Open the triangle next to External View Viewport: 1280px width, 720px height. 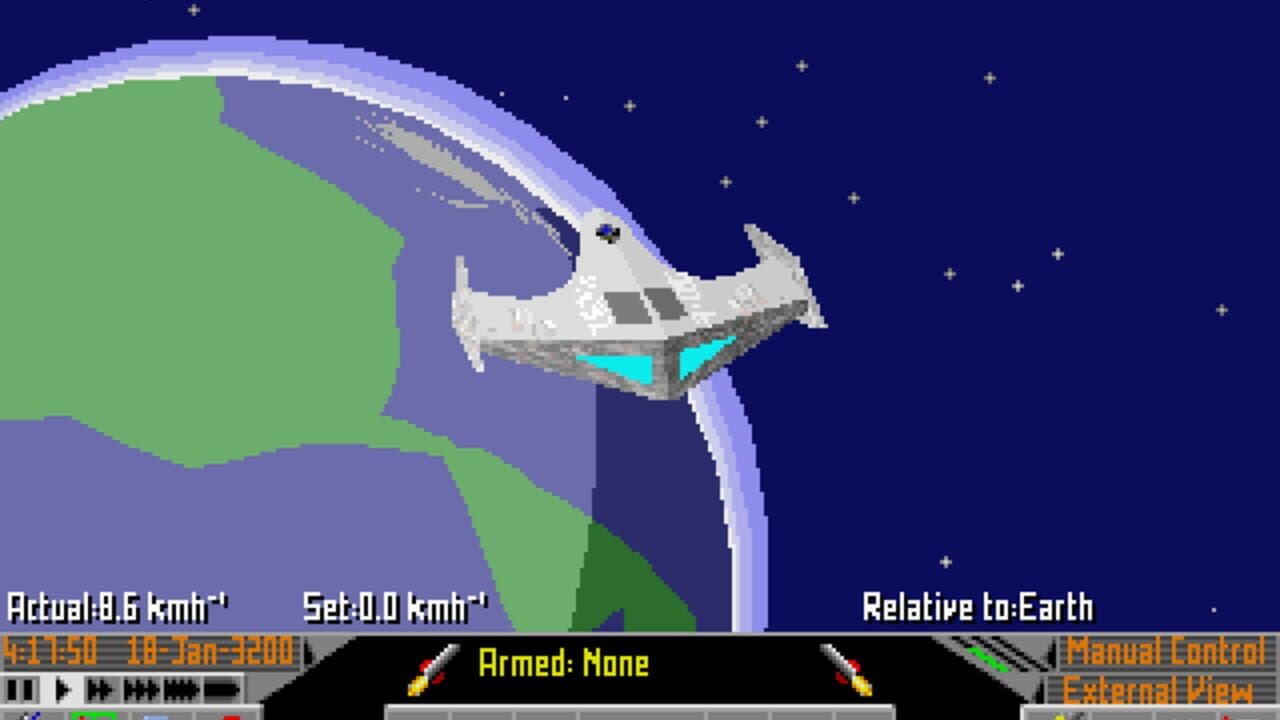1040,688
